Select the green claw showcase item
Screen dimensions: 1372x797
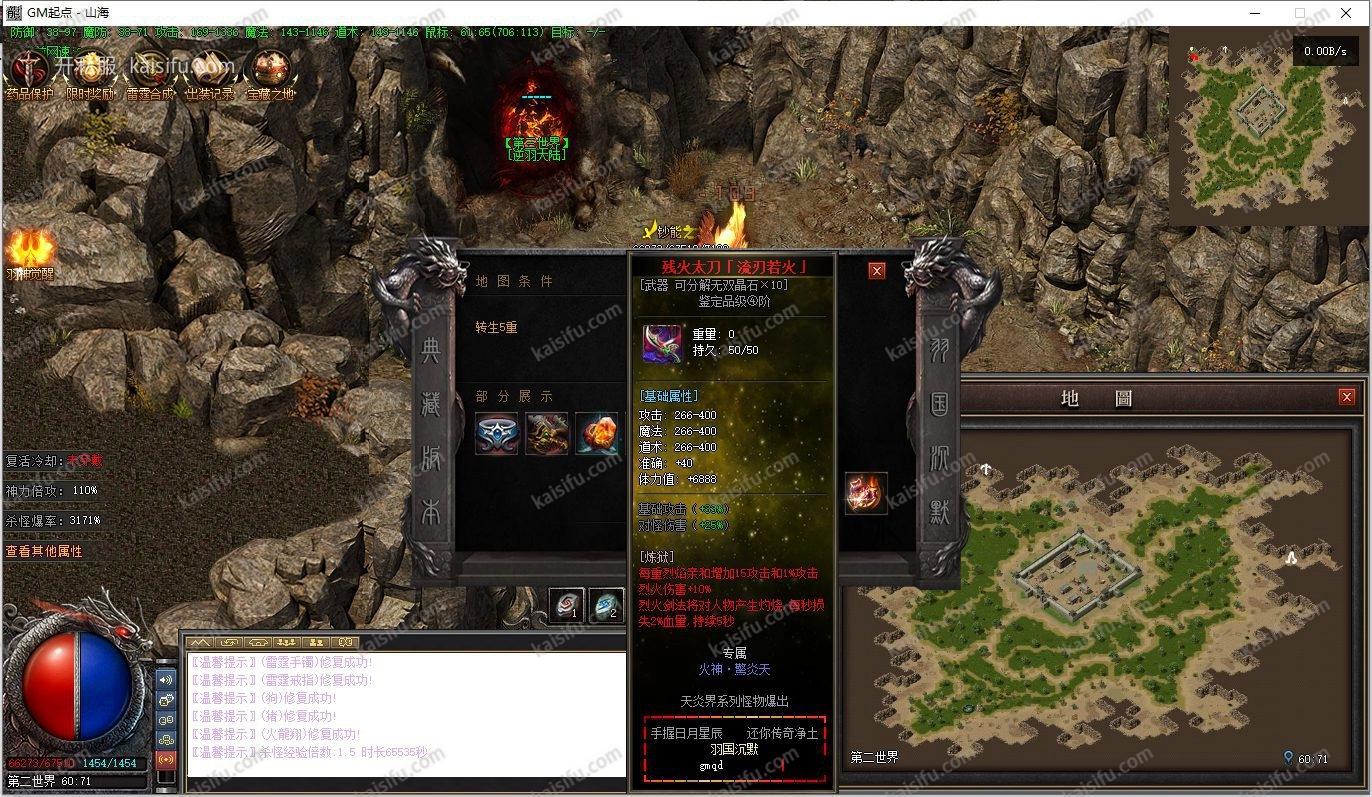547,434
